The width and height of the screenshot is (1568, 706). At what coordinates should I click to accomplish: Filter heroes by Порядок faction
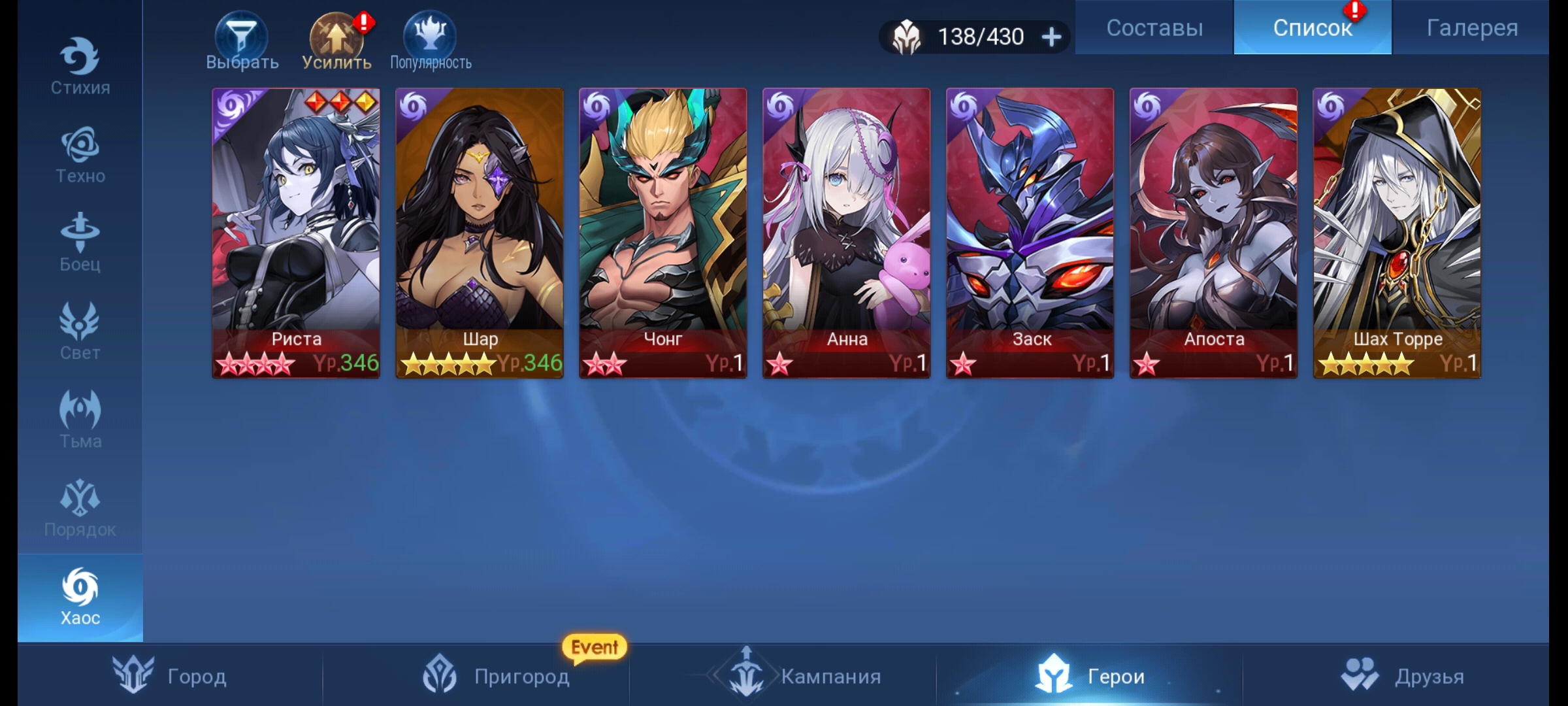(x=80, y=508)
